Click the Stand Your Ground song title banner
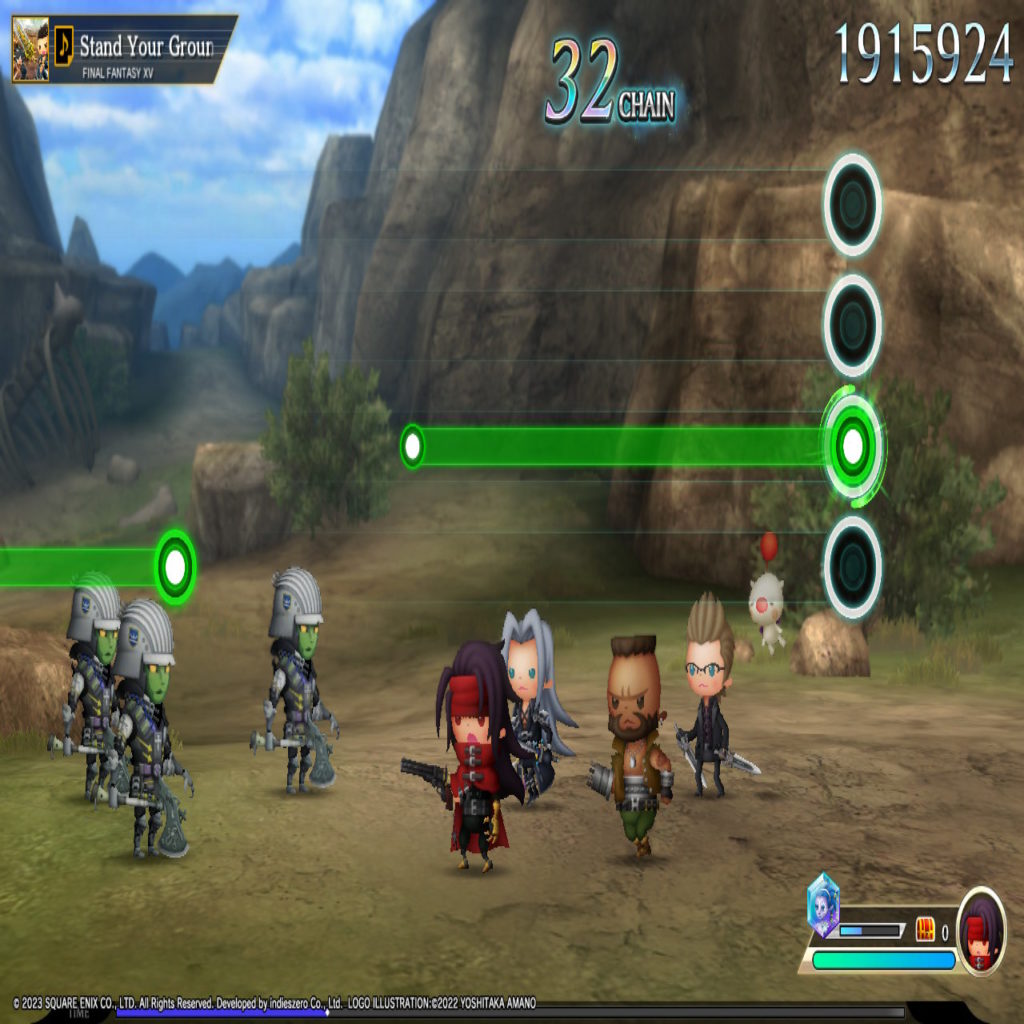Image resolution: width=1024 pixels, height=1024 pixels. click(x=145, y=46)
